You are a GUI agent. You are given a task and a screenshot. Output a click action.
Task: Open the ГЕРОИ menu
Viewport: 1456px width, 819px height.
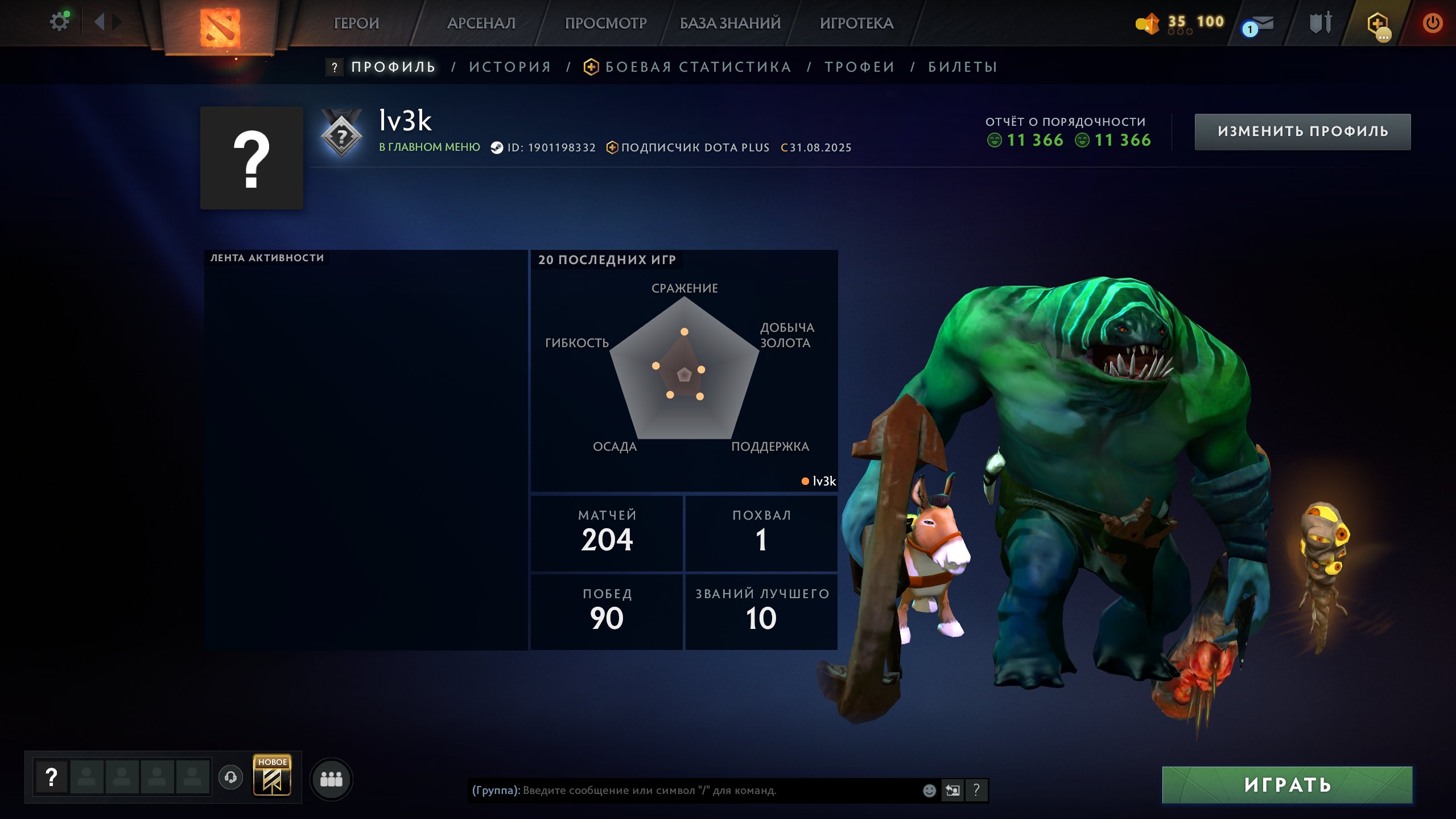point(356,23)
